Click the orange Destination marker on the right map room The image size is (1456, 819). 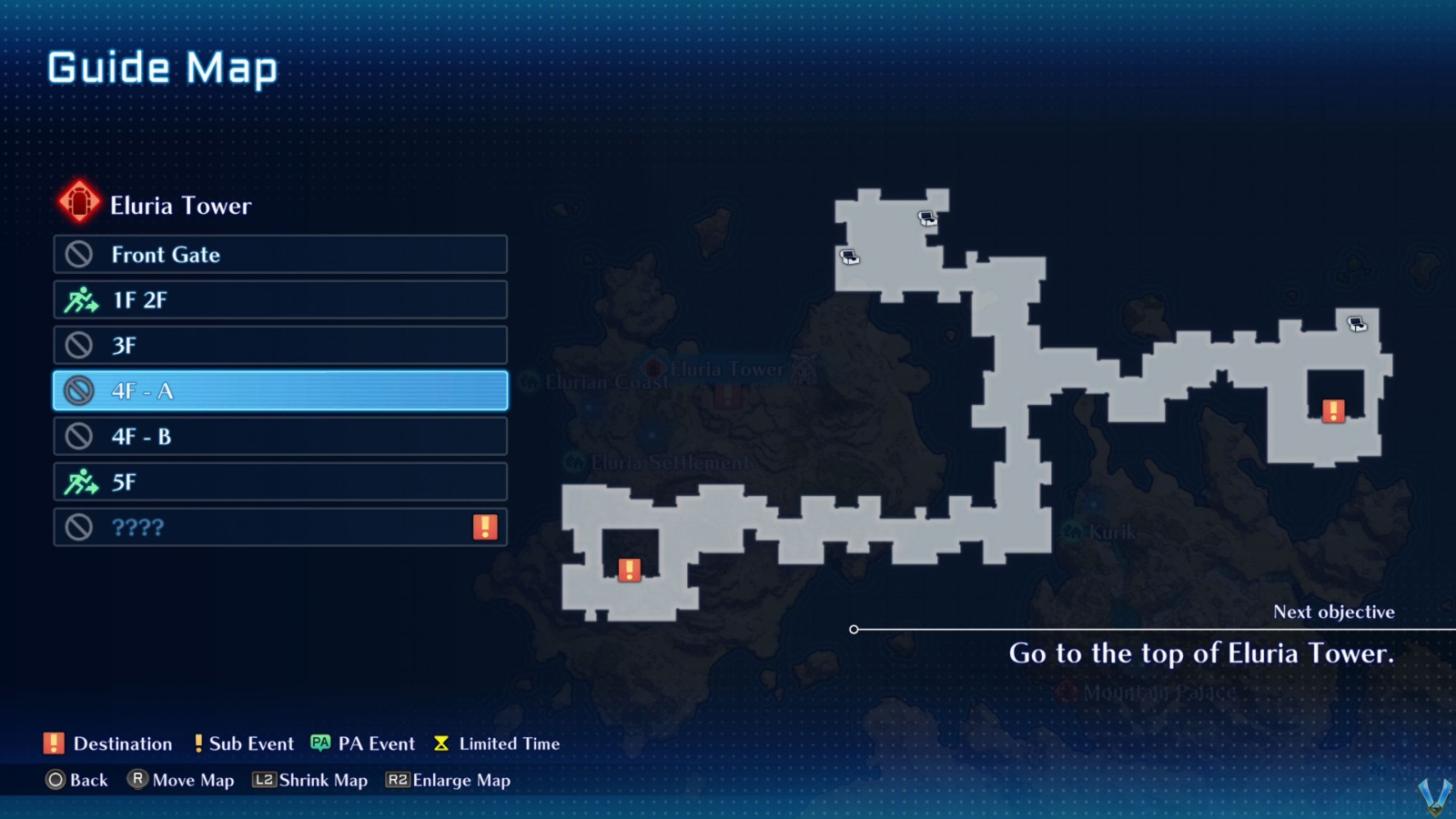click(x=1334, y=411)
